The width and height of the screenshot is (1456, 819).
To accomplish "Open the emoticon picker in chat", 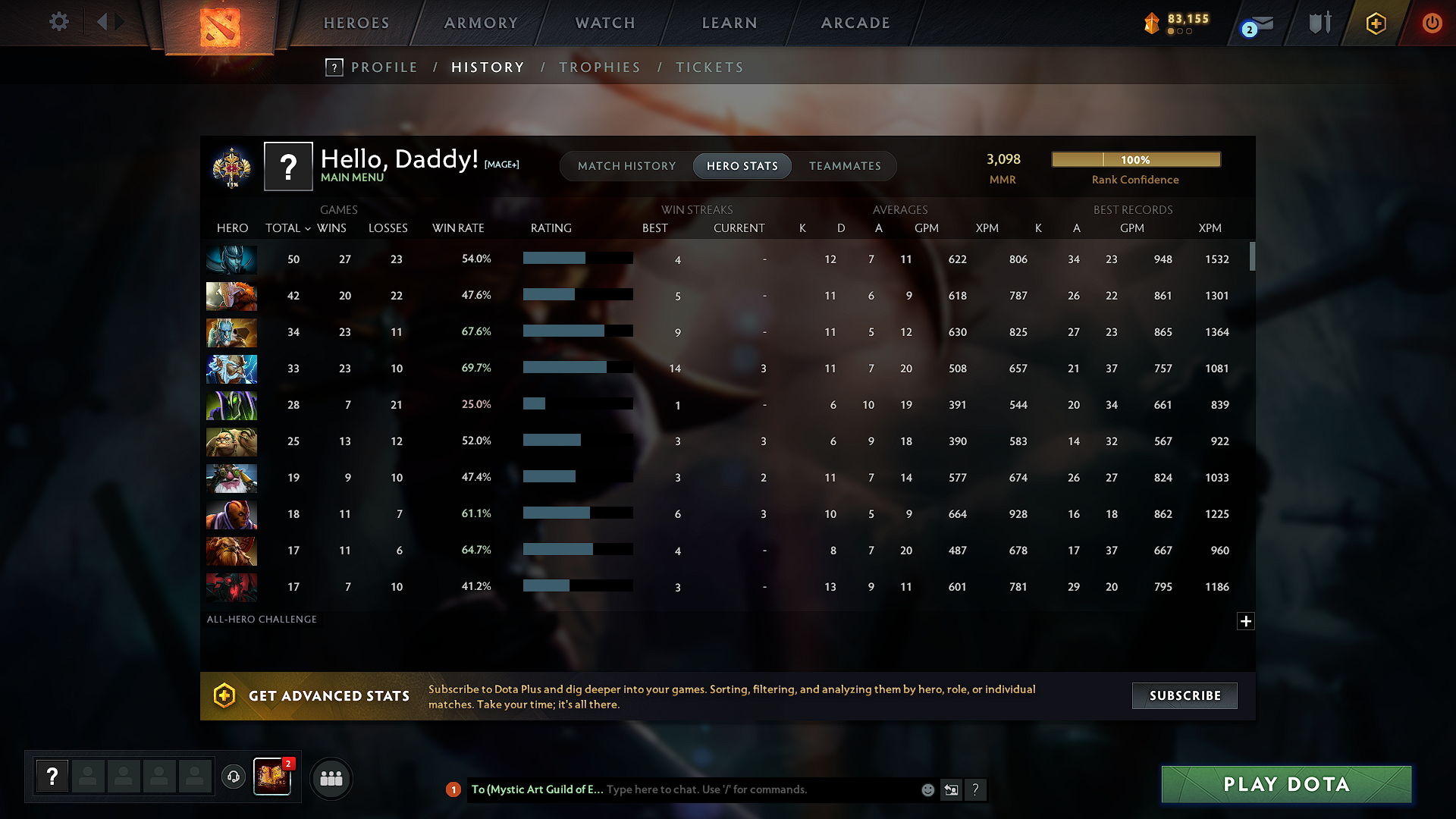I will (x=927, y=789).
